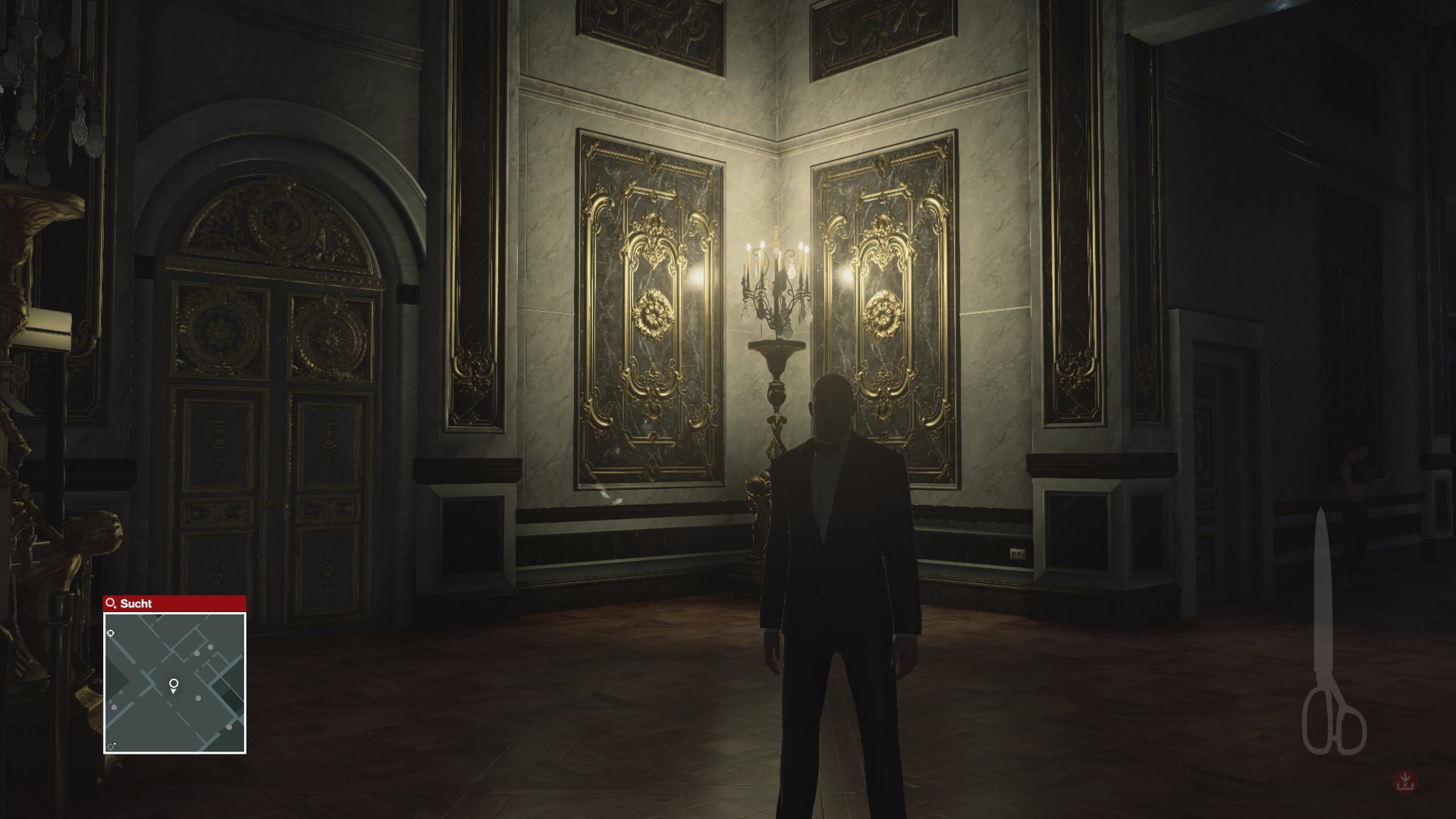Click the player position marker on the minimap

173,684
